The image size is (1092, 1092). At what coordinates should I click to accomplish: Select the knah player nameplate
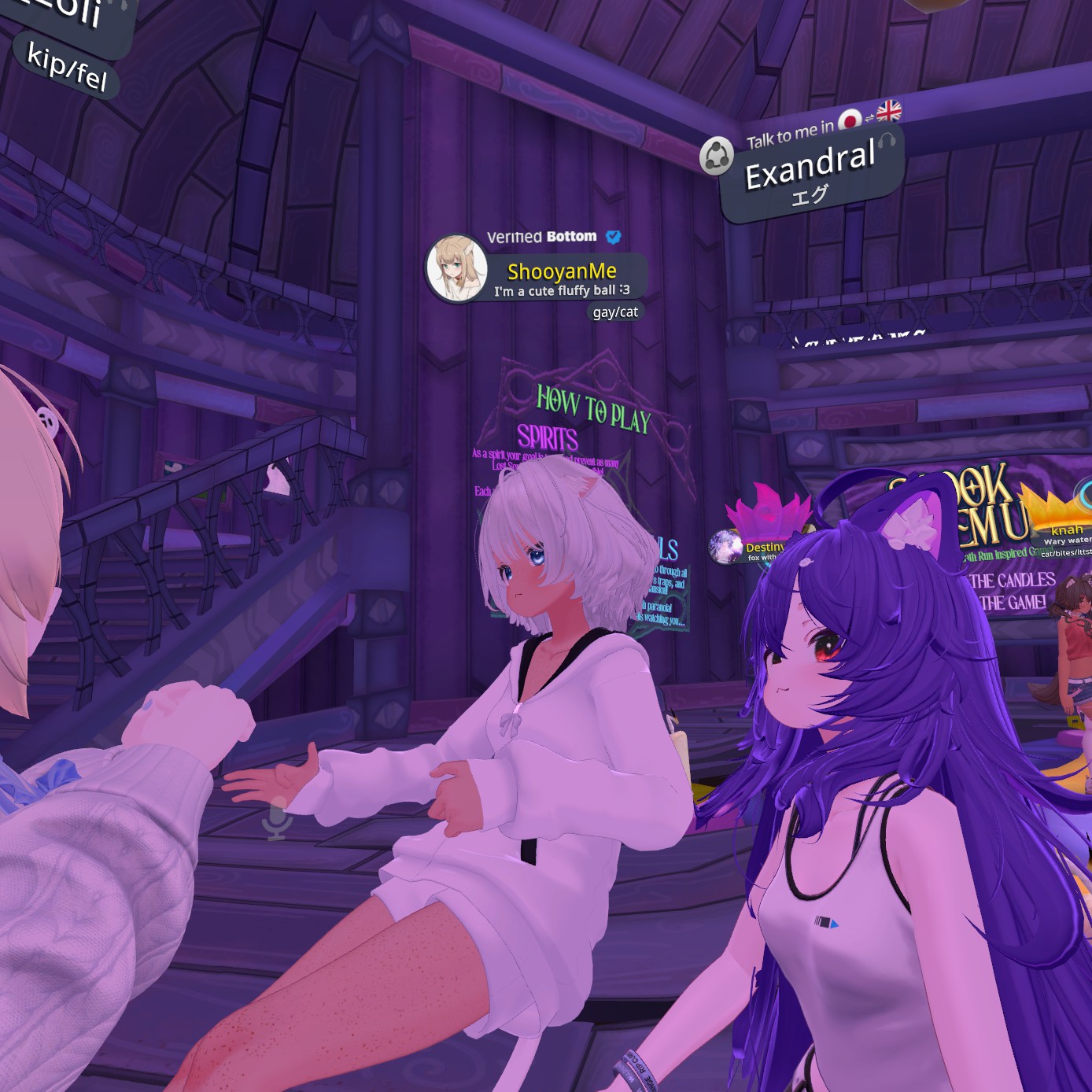click(1067, 530)
